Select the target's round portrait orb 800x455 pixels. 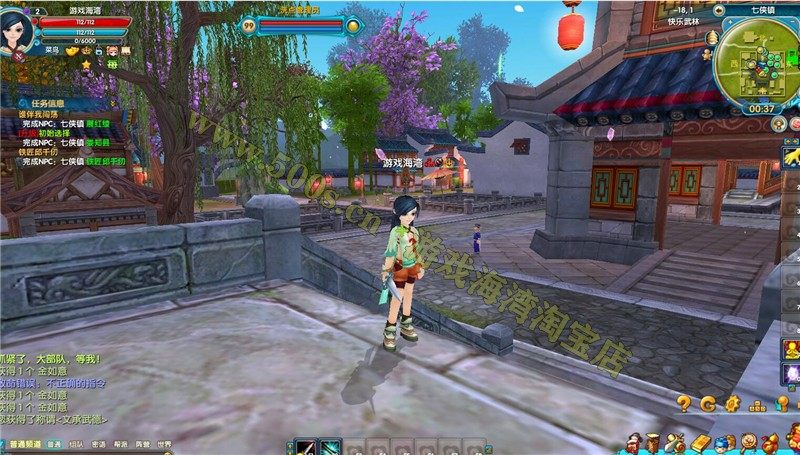[354, 26]
